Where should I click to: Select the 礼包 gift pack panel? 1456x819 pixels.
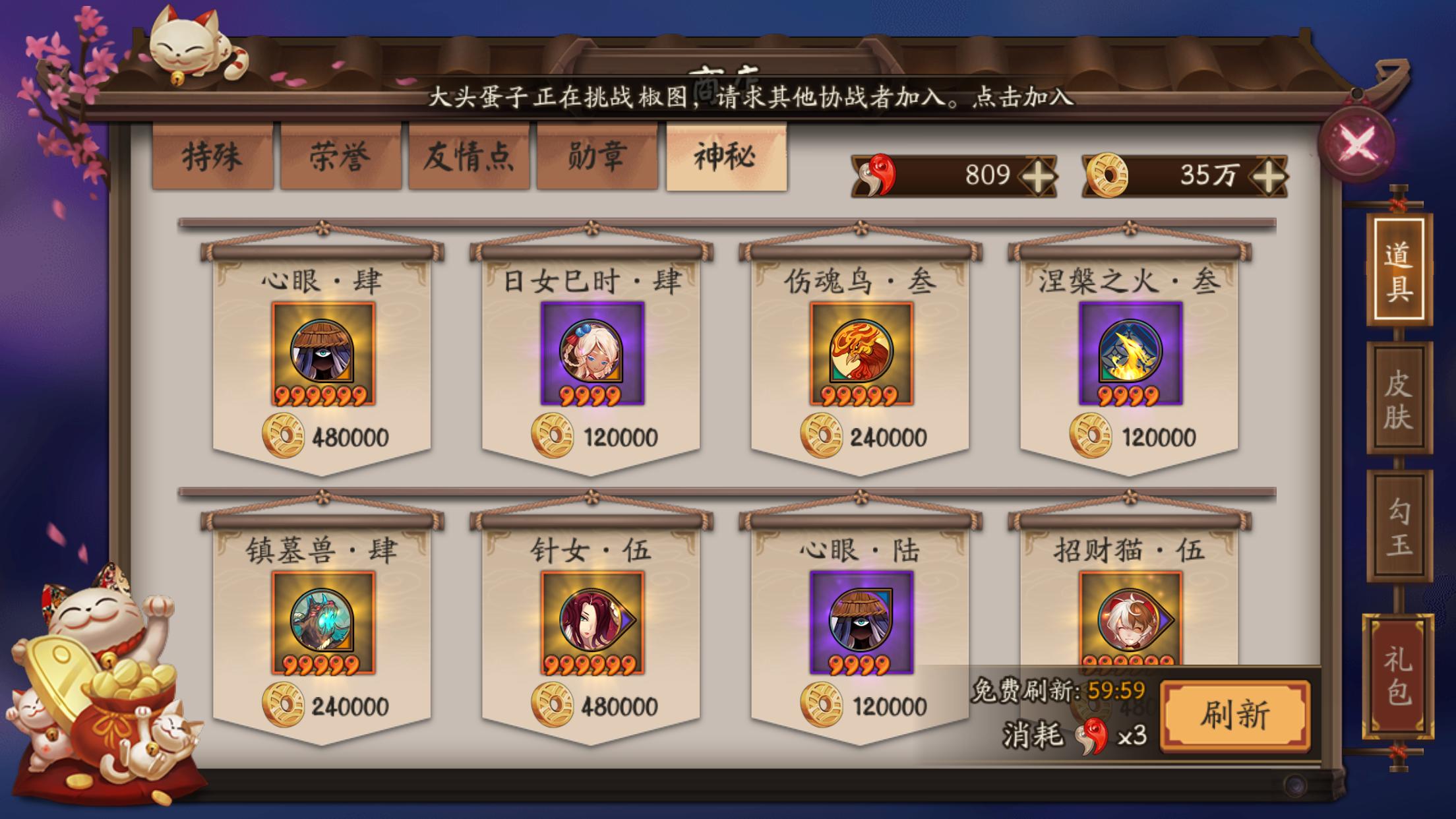pos(1399,673)
